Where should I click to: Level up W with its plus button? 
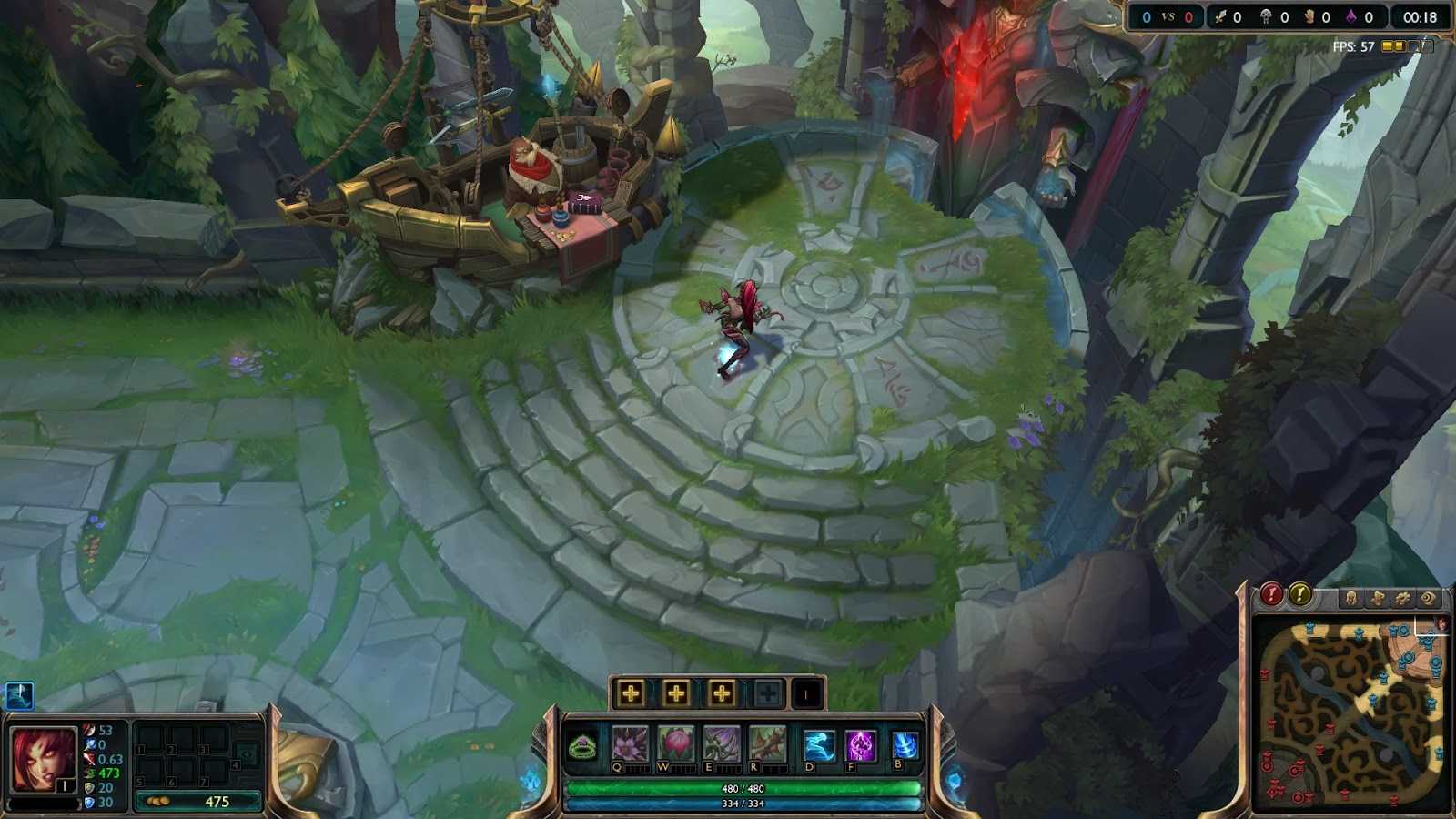[675, 694]
